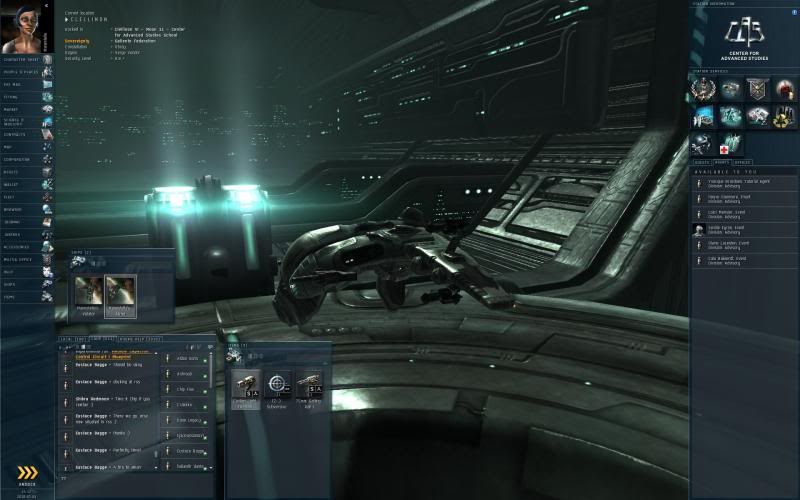
Task: Click the character portrait
Action: coord(22,27)
